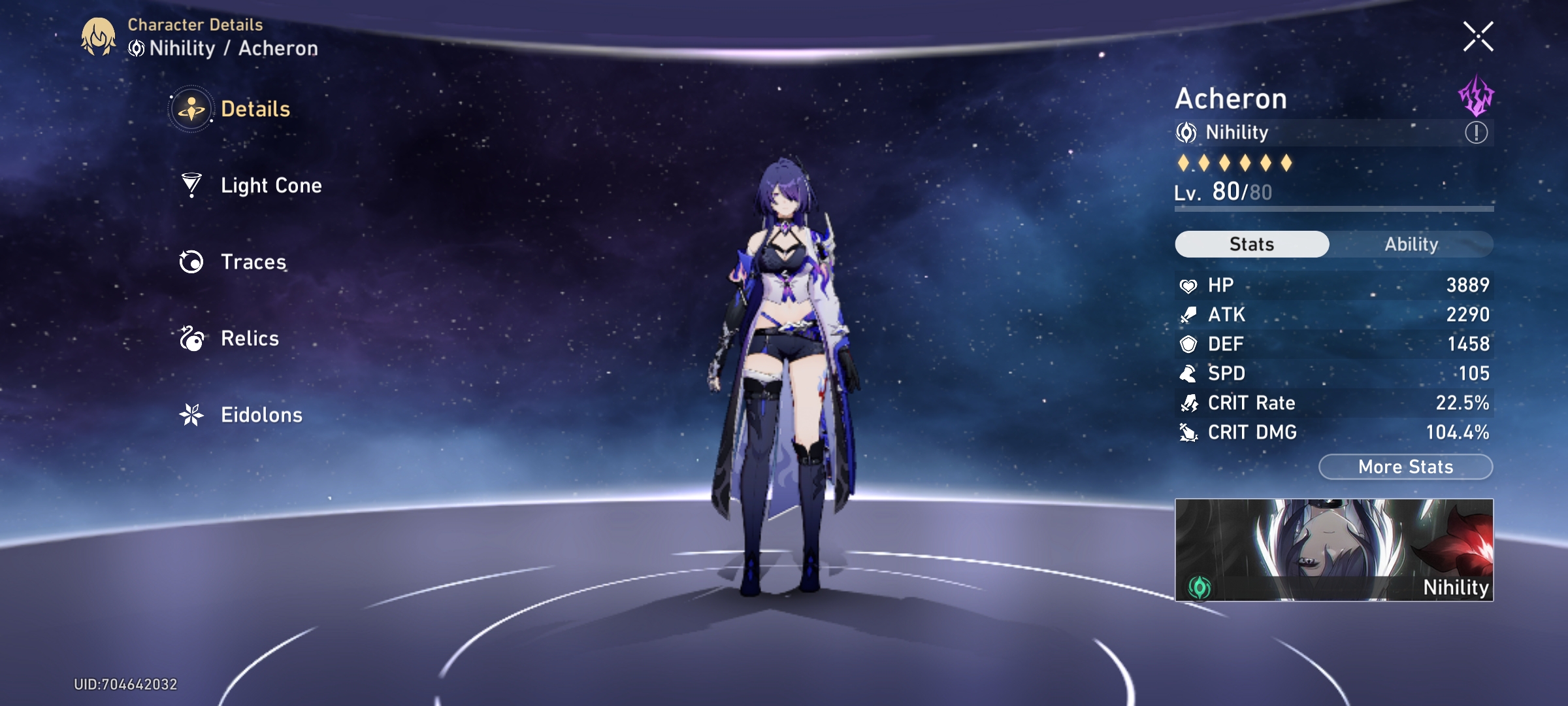Switch to the Ability tab
1568x706 pixels.
pos(1413,243)
